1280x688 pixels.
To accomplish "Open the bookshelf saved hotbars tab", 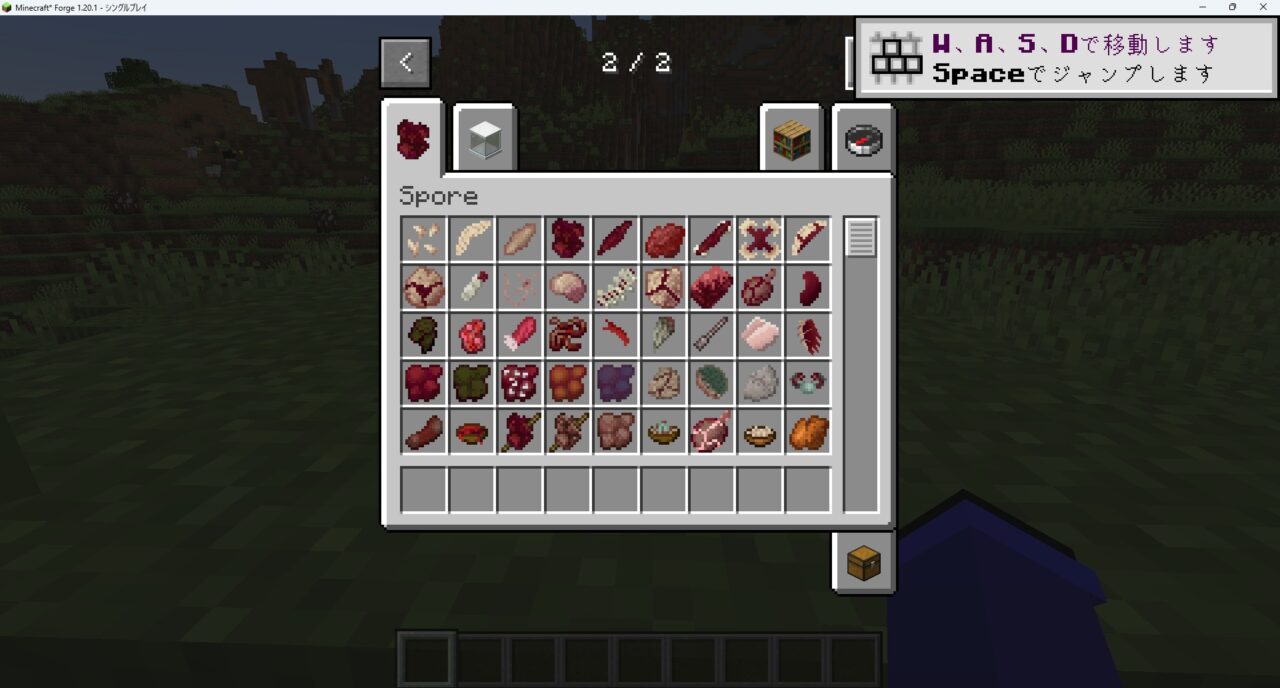I will coord(790,139).
